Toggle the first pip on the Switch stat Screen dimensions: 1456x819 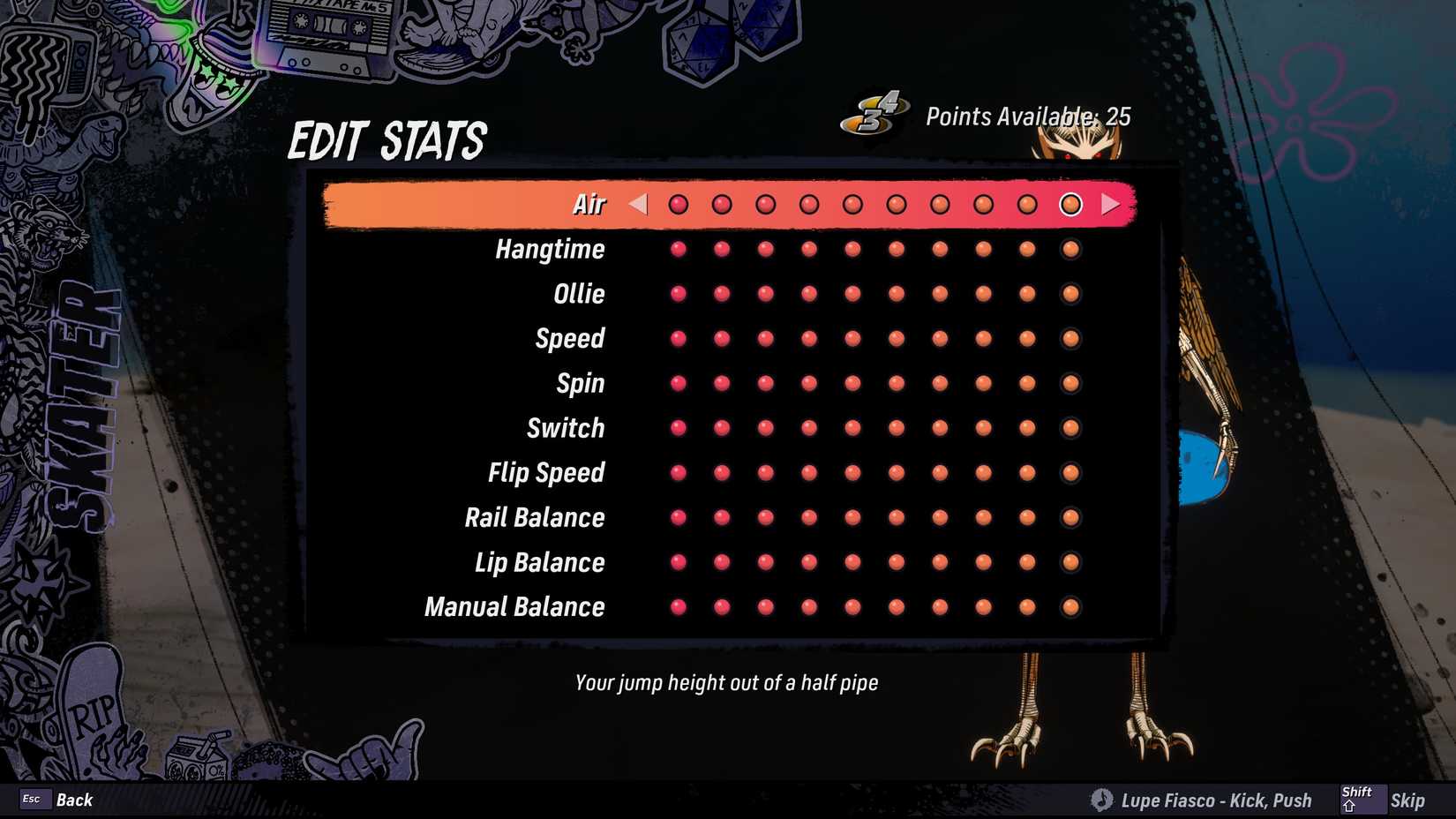click(x=679, y=428)
